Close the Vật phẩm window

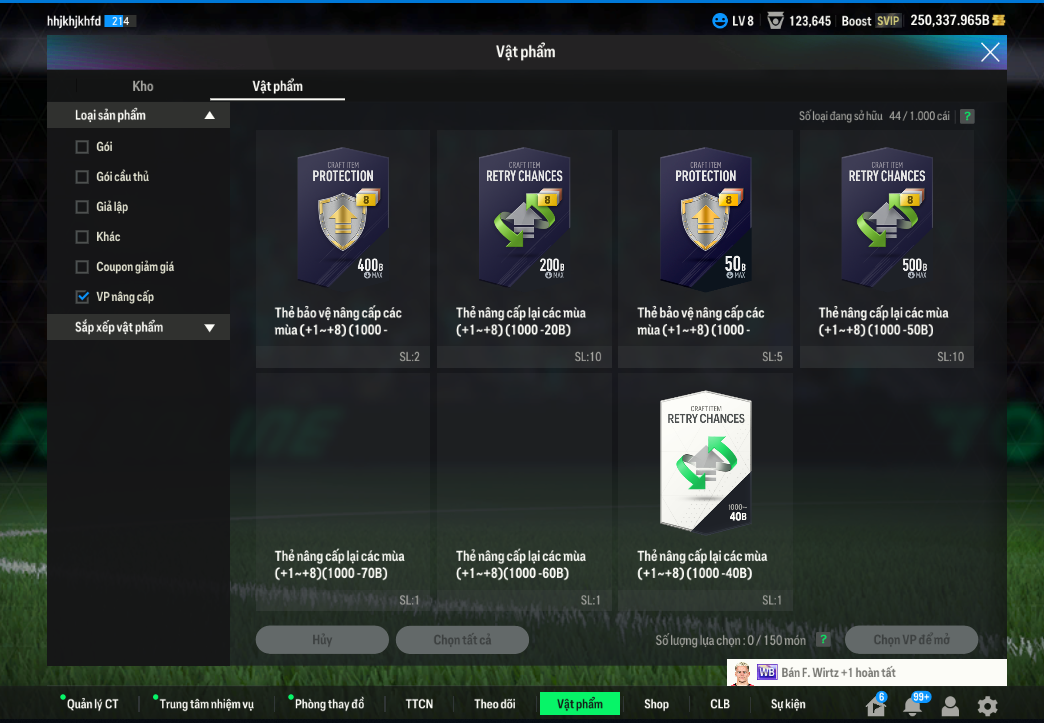[990, 52]
